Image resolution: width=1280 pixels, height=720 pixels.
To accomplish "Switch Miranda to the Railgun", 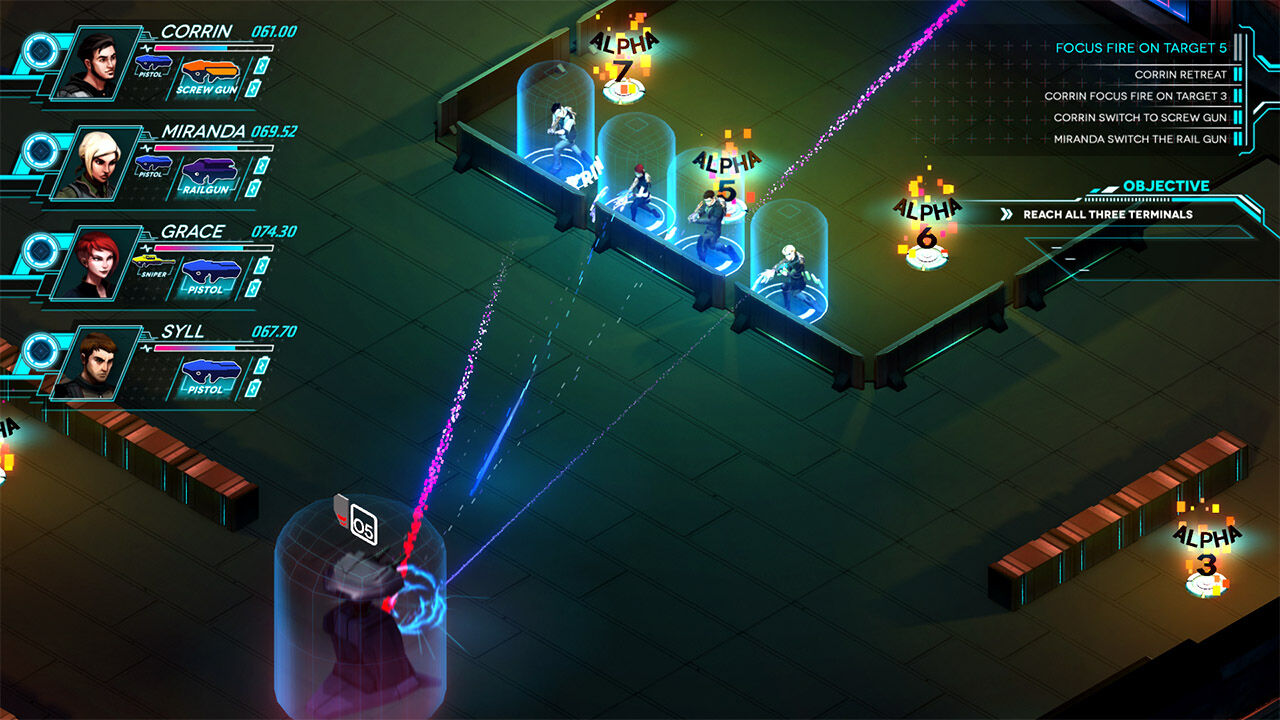I will pyautogui.click(x=208, y=175).
